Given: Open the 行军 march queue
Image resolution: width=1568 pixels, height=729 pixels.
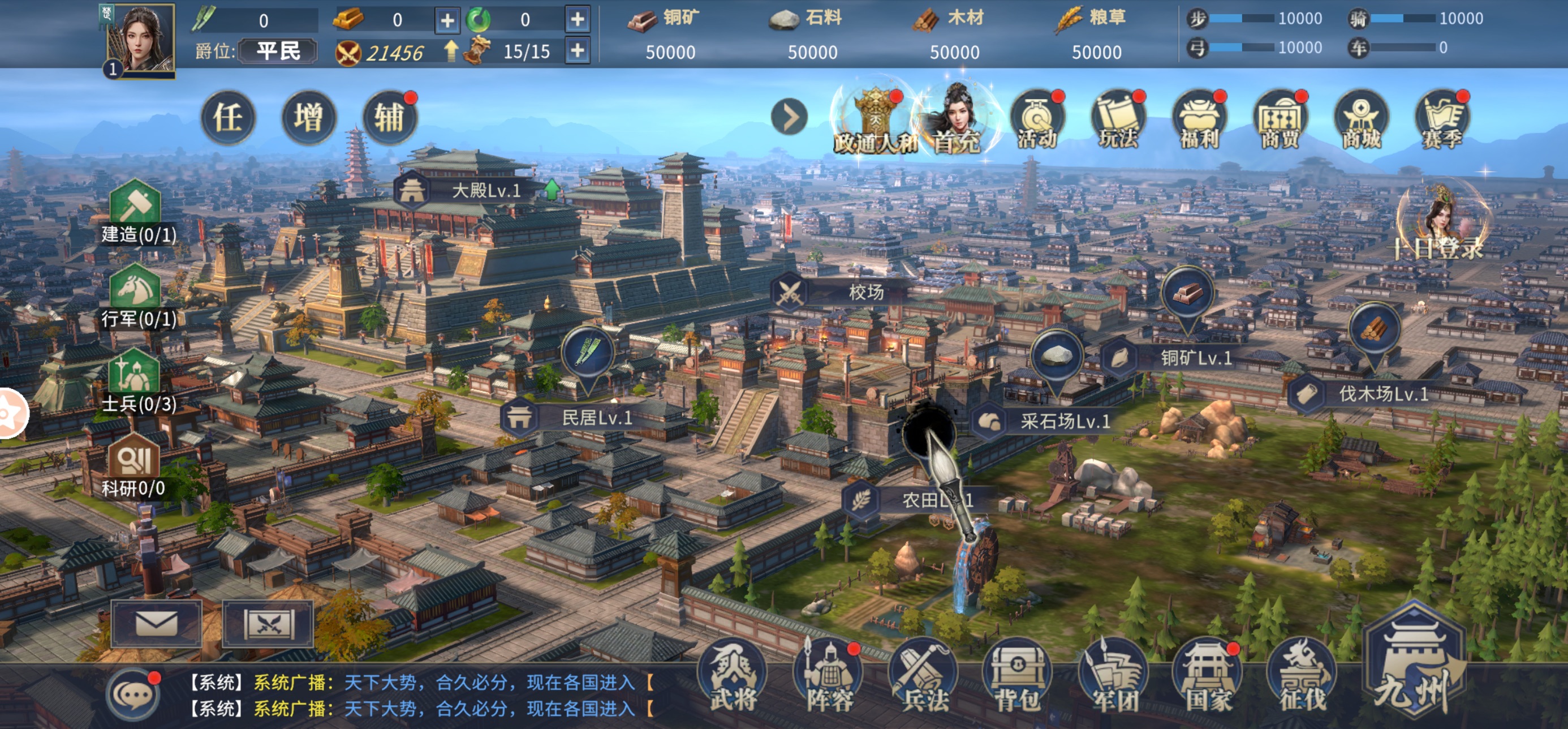Looking at the screenshot, I should [x=136, y=297].
